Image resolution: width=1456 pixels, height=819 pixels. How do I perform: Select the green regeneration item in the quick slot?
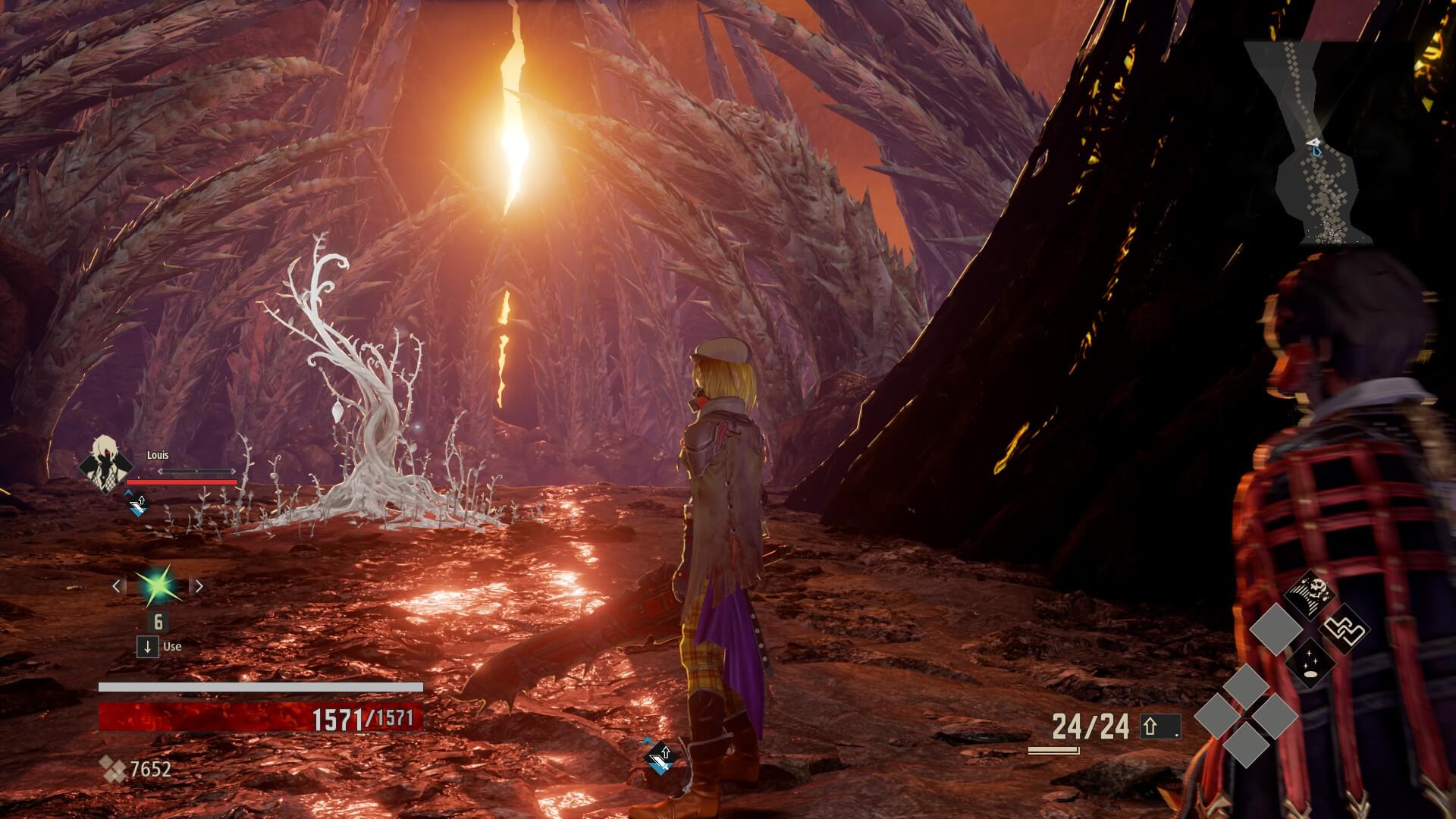click(157, 585)
